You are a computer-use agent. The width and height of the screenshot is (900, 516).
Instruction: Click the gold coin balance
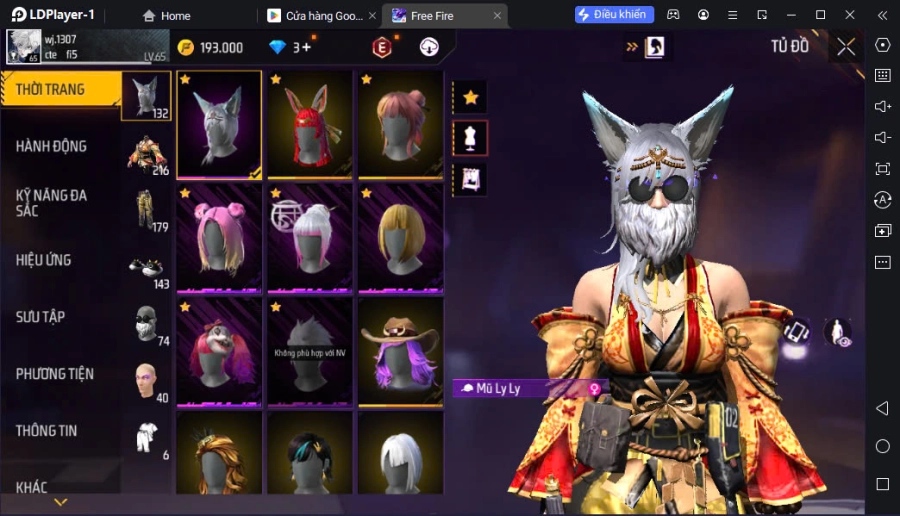point(211,47)
